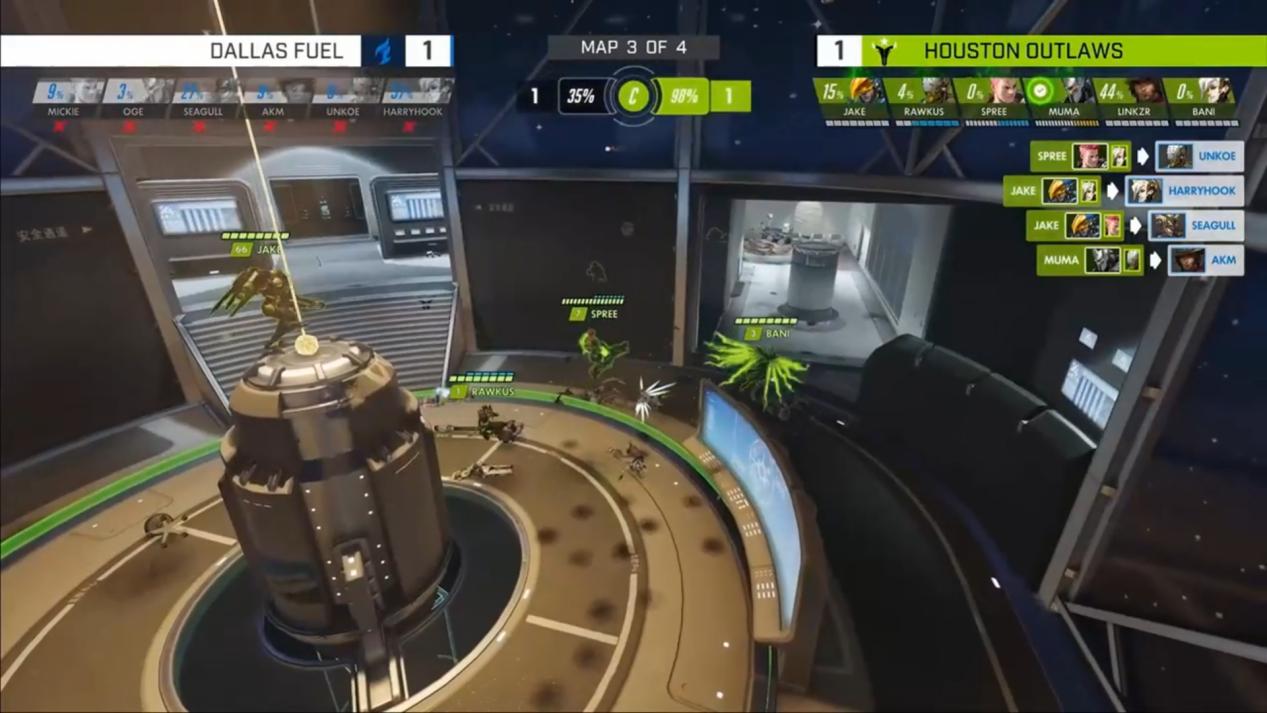Select the Muma eliminated AKM feed entry
The width and height of the screenshot is (1267, 713).
tap(1140, 260)
